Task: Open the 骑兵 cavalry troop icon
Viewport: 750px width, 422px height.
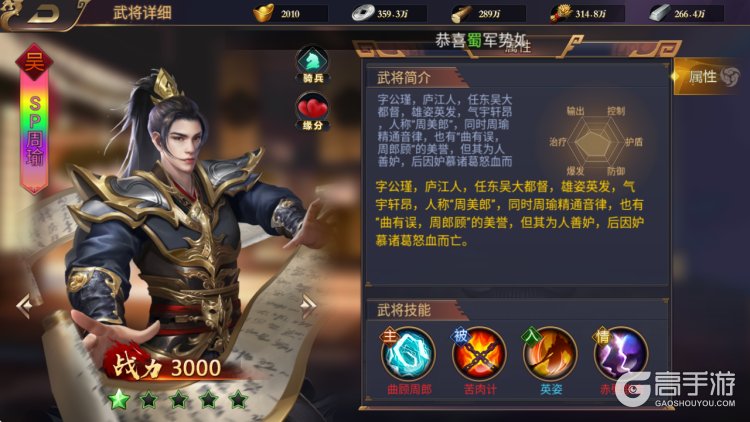Action: point(311,62)
